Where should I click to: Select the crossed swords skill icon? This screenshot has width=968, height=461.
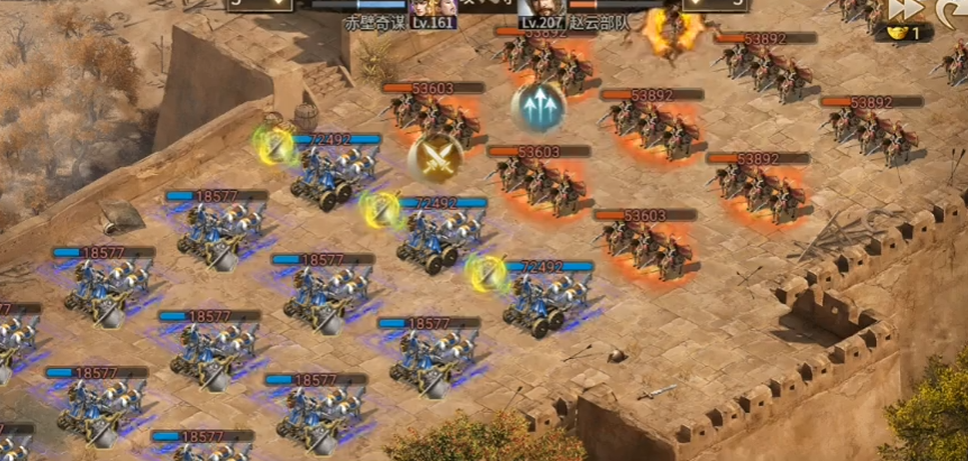(x=435, y=157)
